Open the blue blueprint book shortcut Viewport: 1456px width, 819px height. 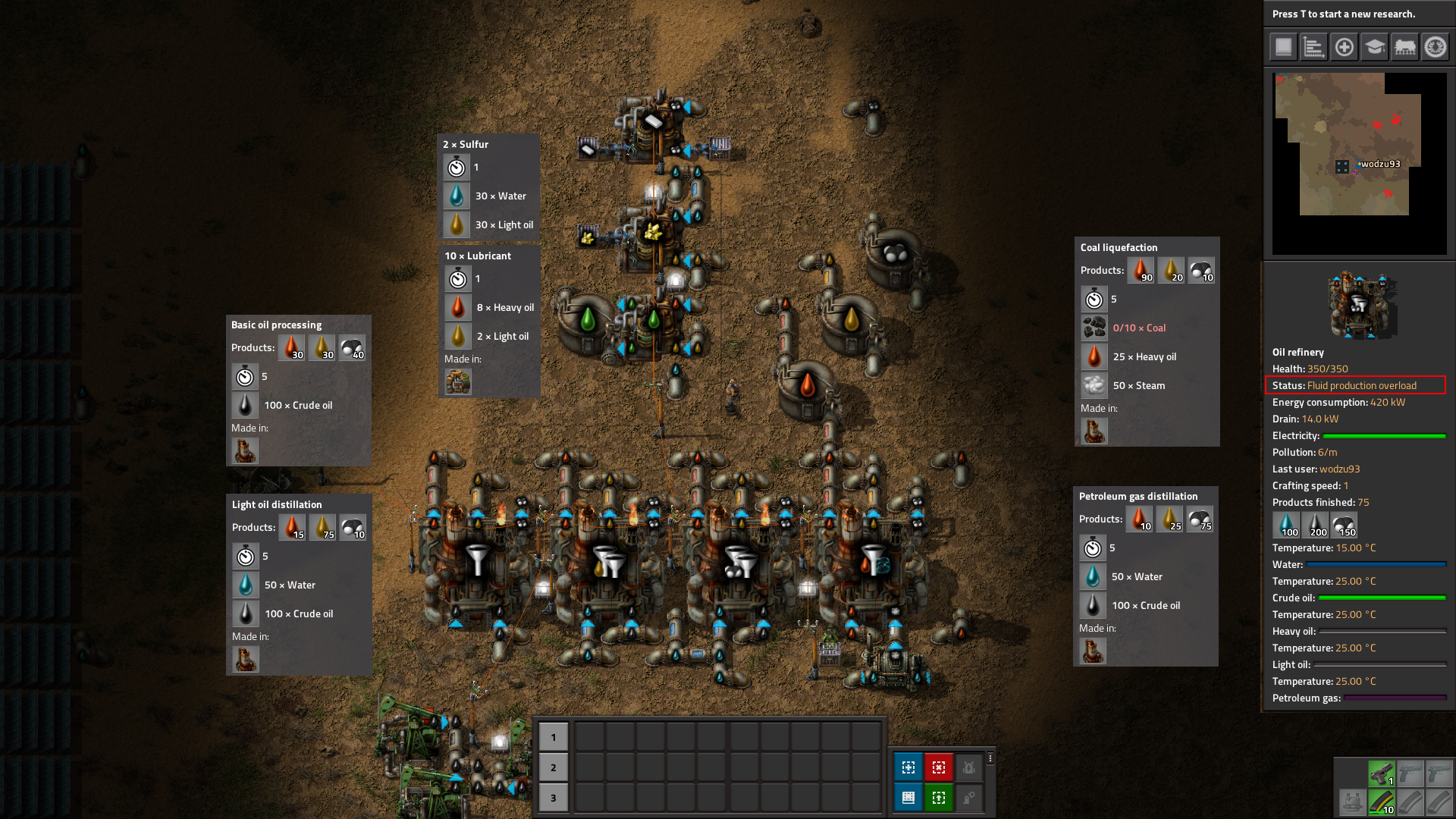pos(908,798)
